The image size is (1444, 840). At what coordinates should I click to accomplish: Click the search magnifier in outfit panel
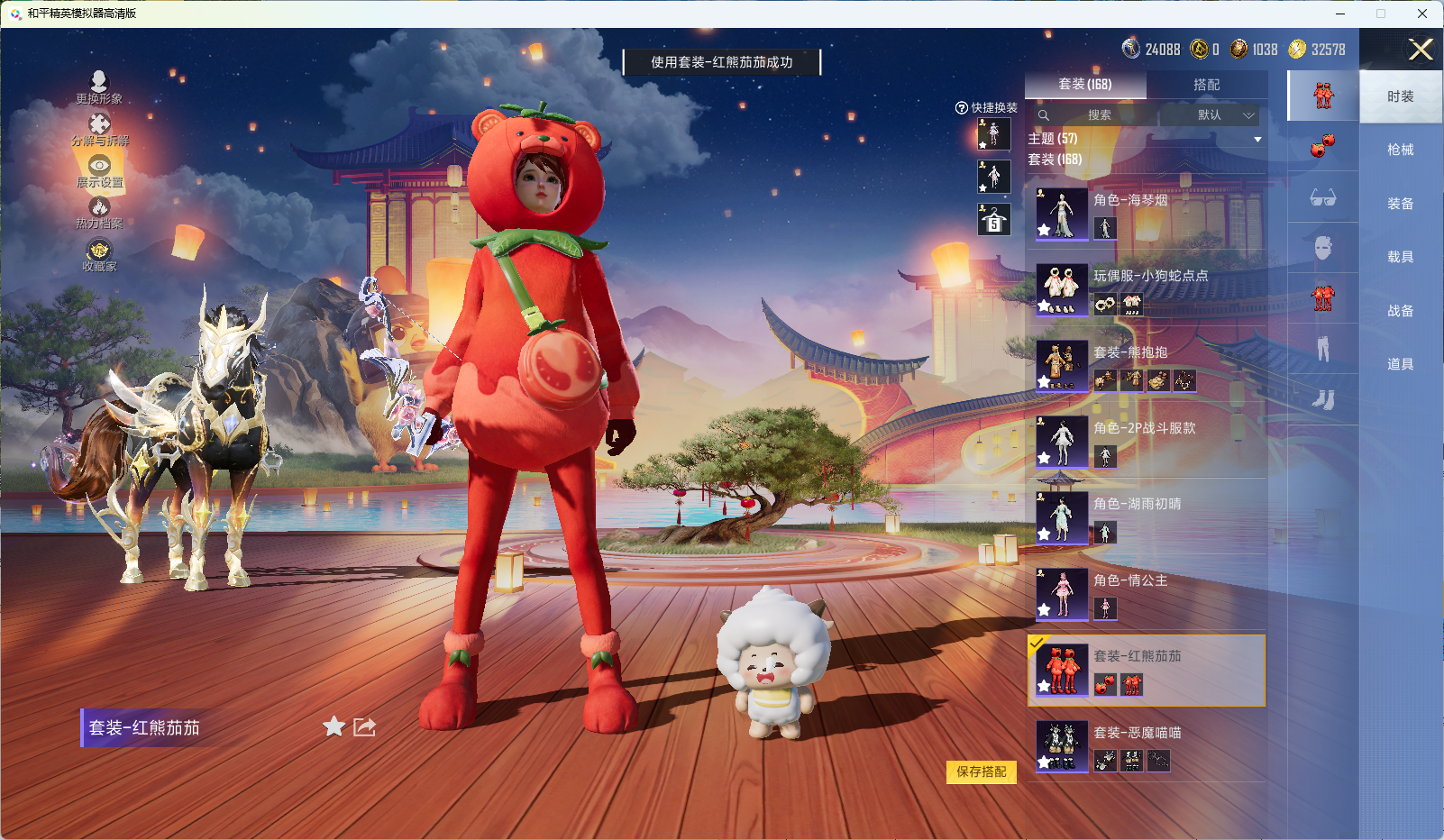coord(1044,115)
